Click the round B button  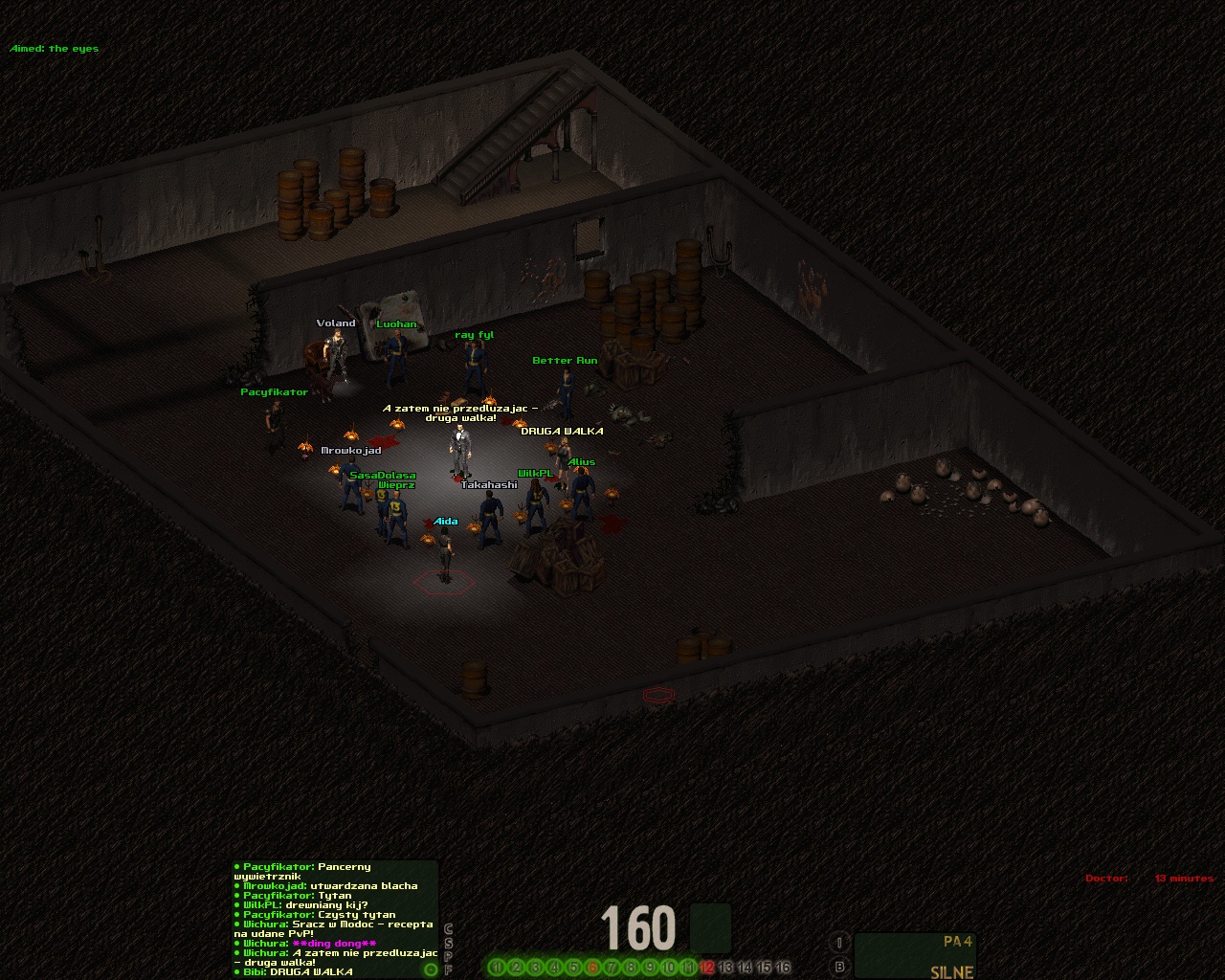tap(839, 967)
